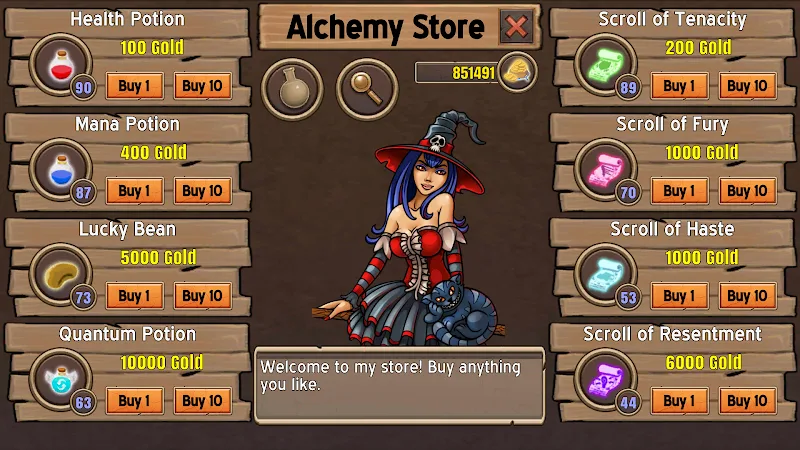Buy 10 Mana Potions
Screen dimensions: 800x450
[202, 191]
